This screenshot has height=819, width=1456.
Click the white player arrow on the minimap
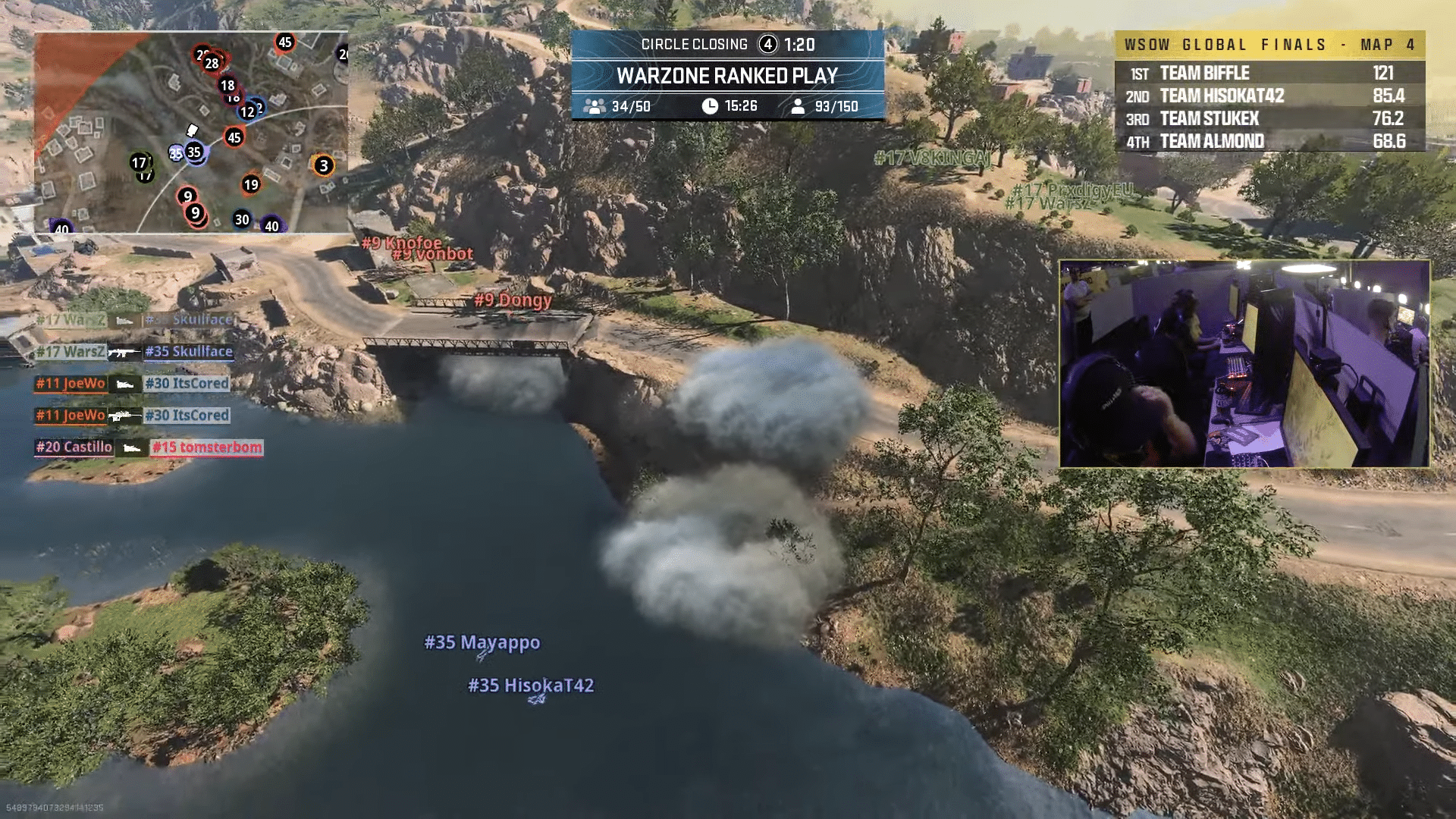click(192, 130)
